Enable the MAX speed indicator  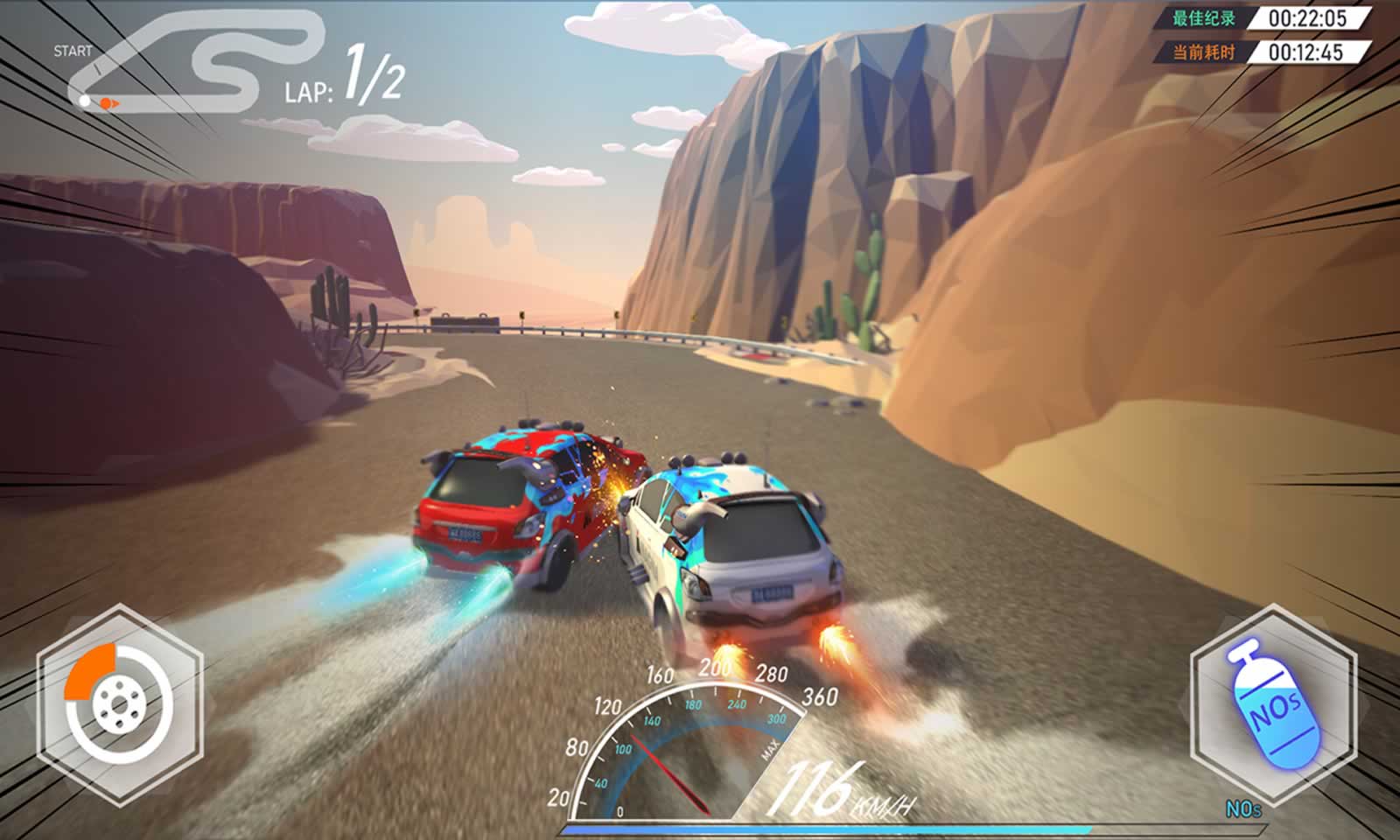tap(772, 748)
